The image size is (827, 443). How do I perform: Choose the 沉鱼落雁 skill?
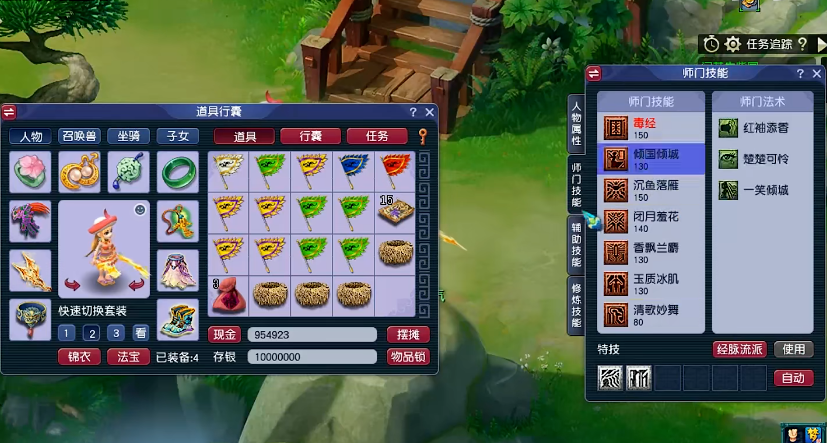coord(651,191)
